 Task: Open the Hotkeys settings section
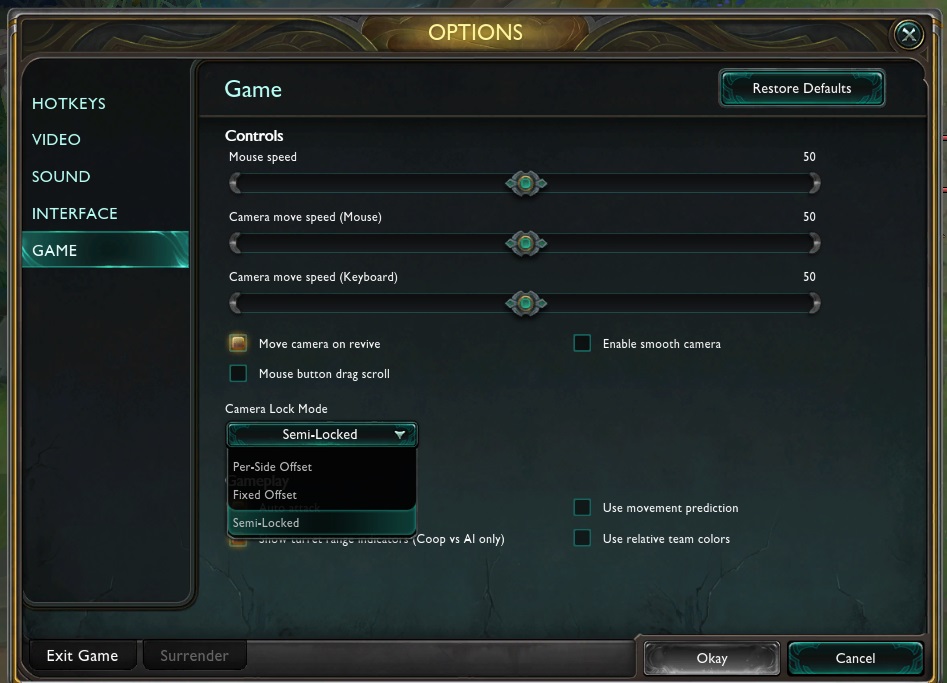point(69,103)
